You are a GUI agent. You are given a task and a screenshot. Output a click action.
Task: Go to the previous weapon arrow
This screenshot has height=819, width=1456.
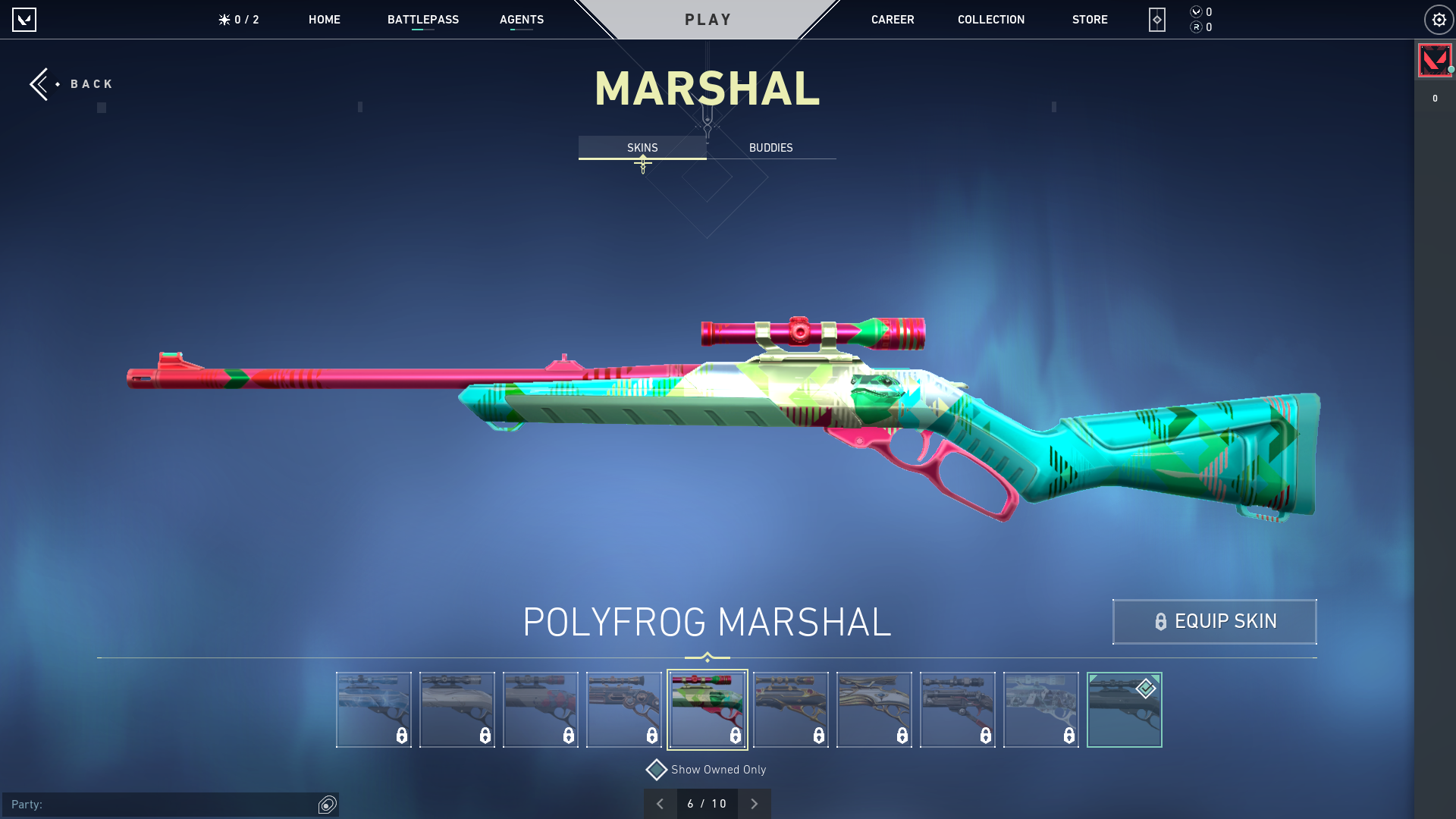pyautogui.click(x=660, y=804)
